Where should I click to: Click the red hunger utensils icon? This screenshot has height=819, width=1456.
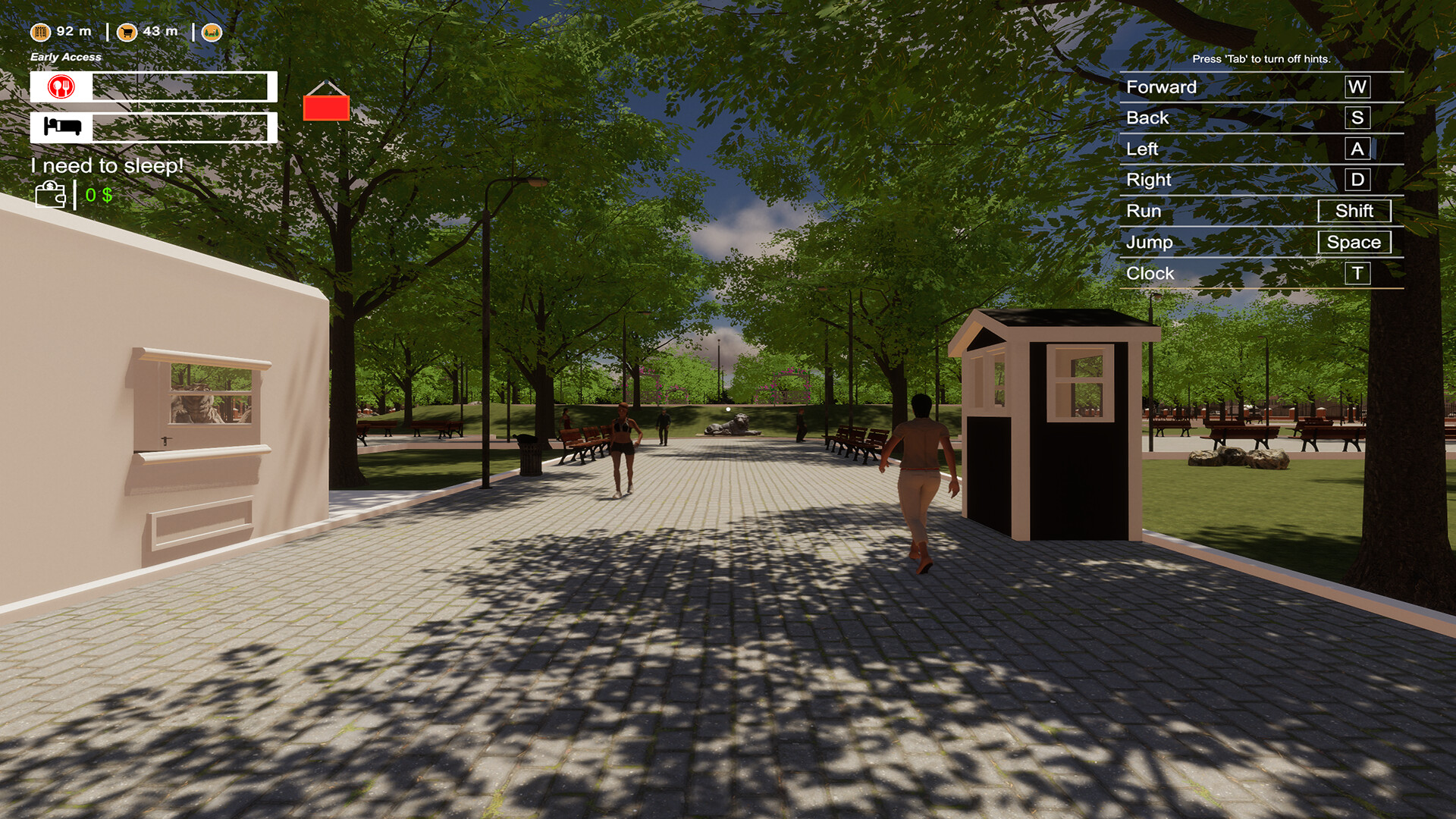click(x=59, y=86)
